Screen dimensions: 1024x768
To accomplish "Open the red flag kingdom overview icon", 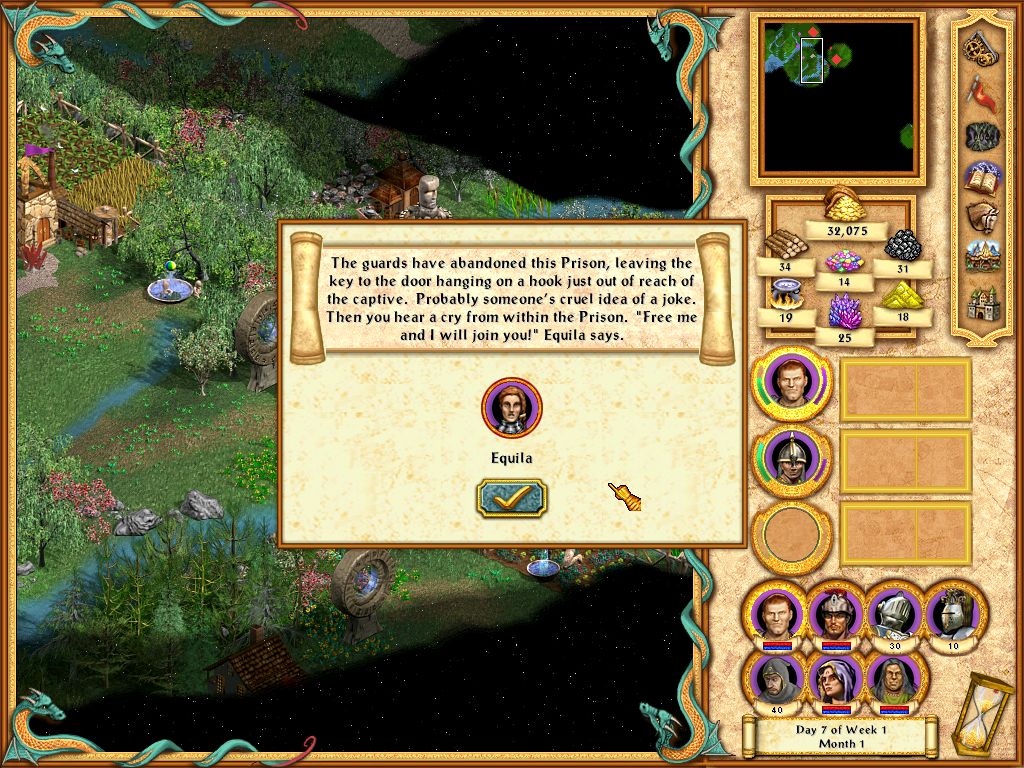I will [x=979, y=91].
